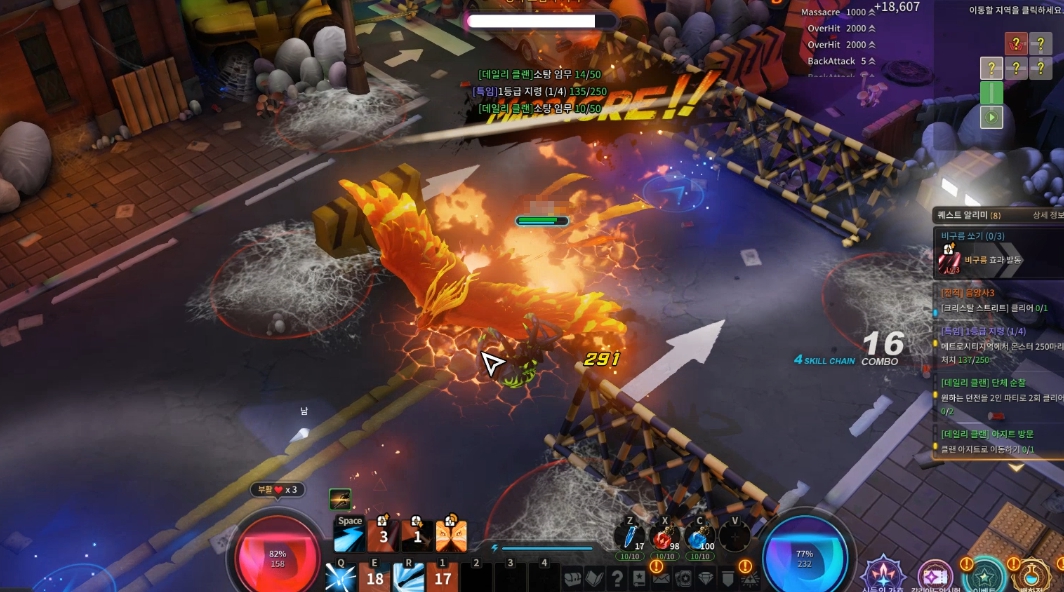Use the Z blue crystal consumable

click(x=629, y=537)
